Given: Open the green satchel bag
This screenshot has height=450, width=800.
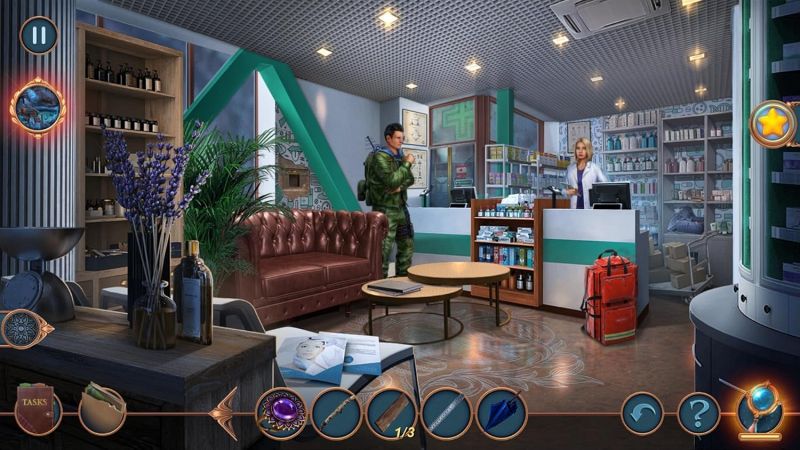Looking at the screenshot, I should pos(102,408).
